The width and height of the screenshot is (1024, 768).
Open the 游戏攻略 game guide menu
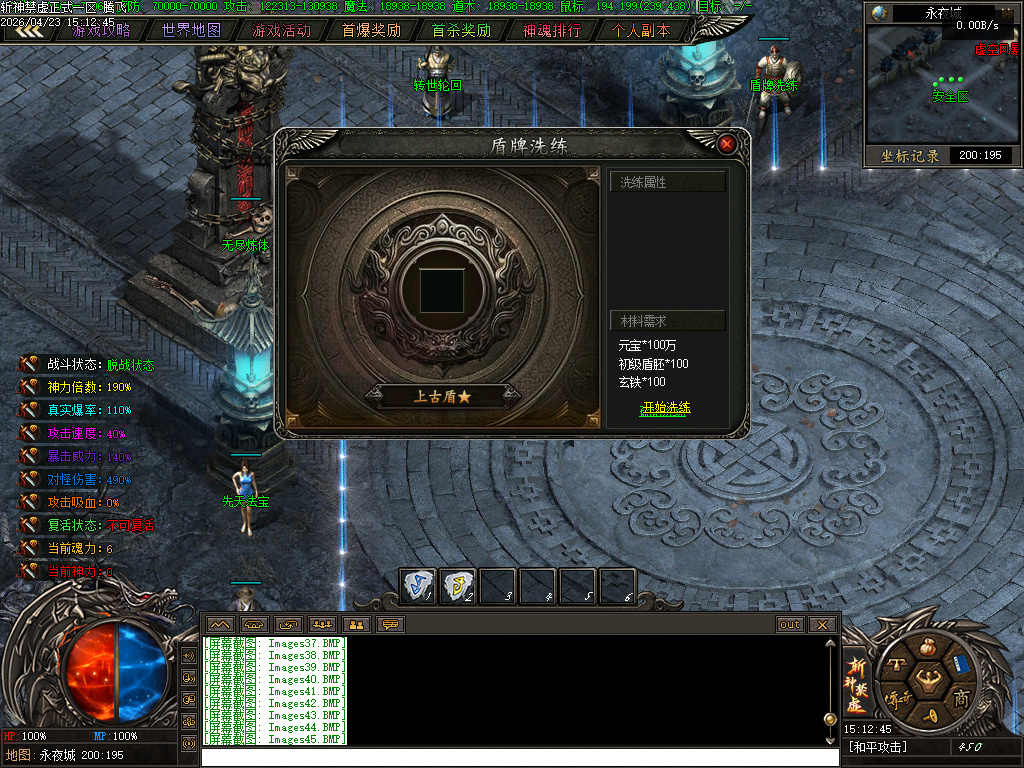(x=101, y=30)
